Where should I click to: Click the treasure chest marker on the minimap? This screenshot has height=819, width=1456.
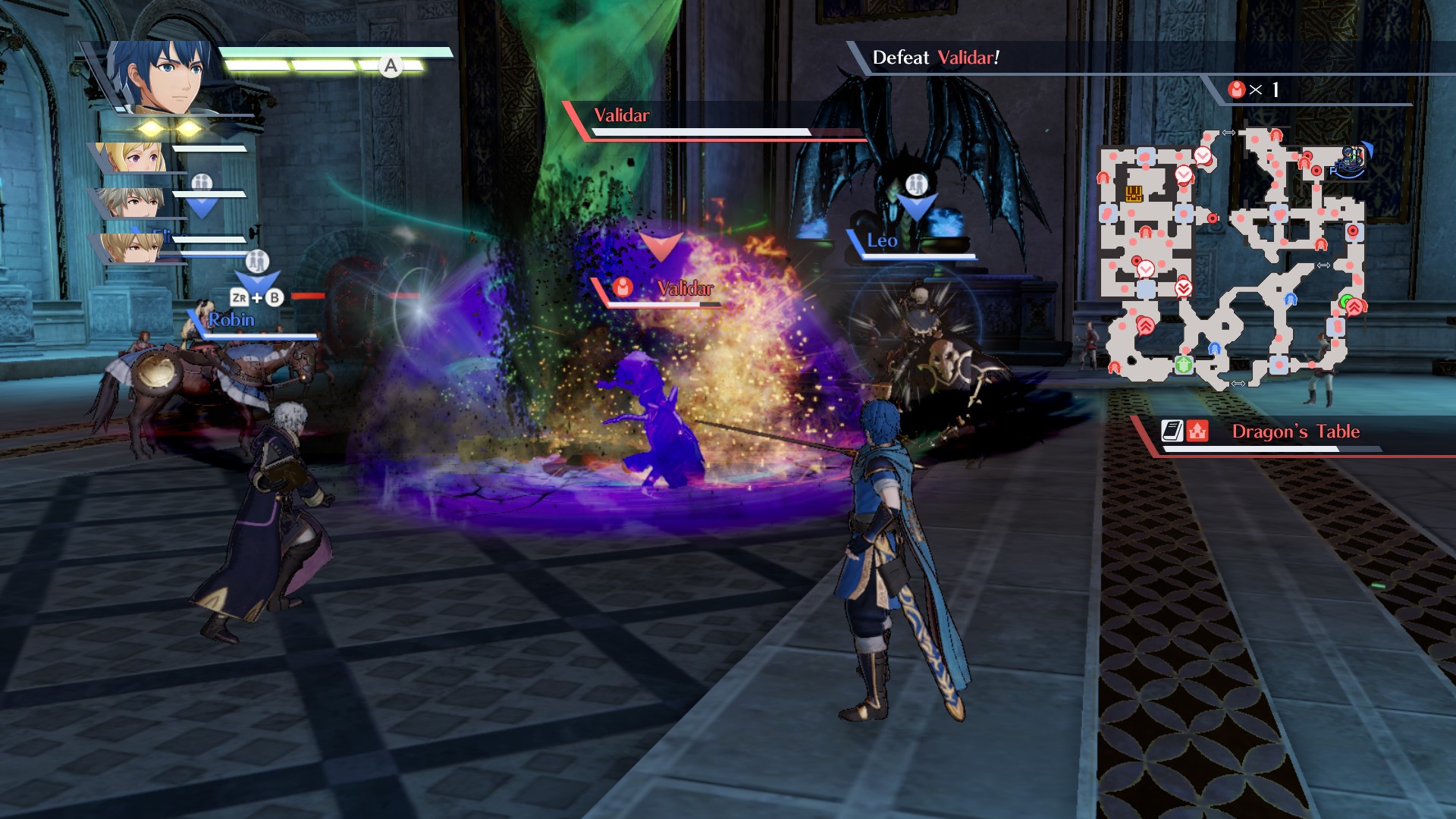1134,193
